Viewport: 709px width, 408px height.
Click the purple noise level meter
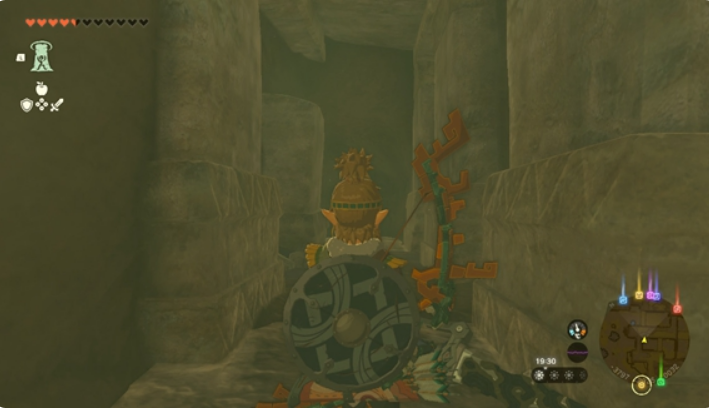[x=577, y=351]
